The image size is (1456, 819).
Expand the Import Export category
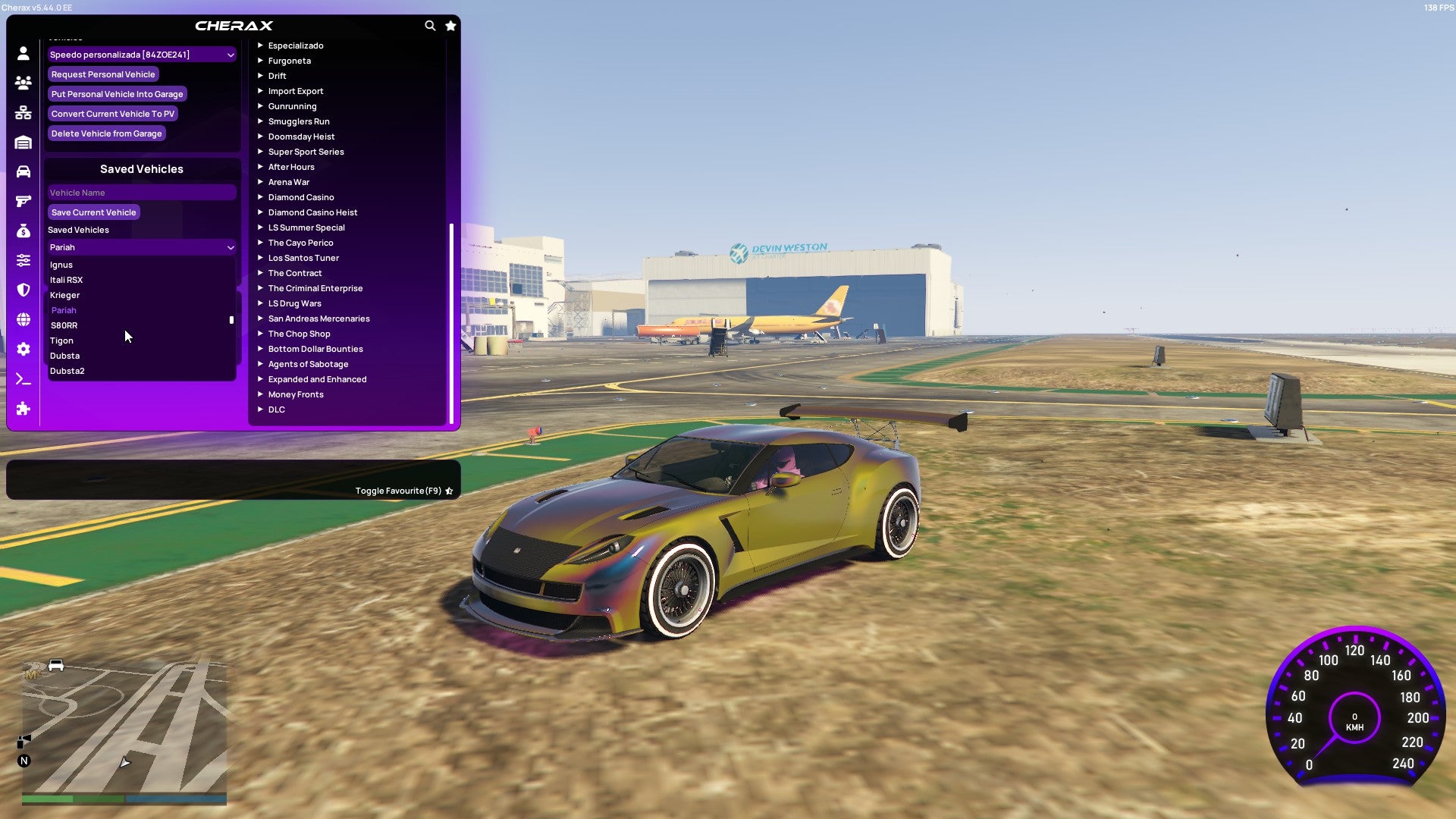(x=296, y=91)
